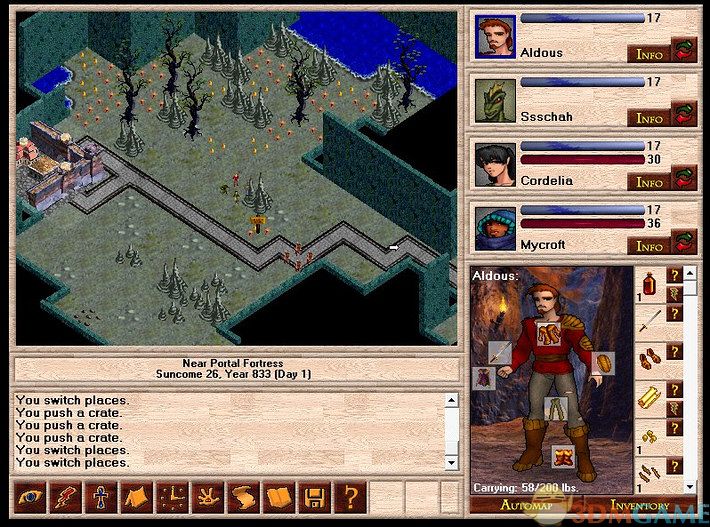Switch to the Inventory view
The height and width of the screenshot is (527, 710).
tap(640, 506)
